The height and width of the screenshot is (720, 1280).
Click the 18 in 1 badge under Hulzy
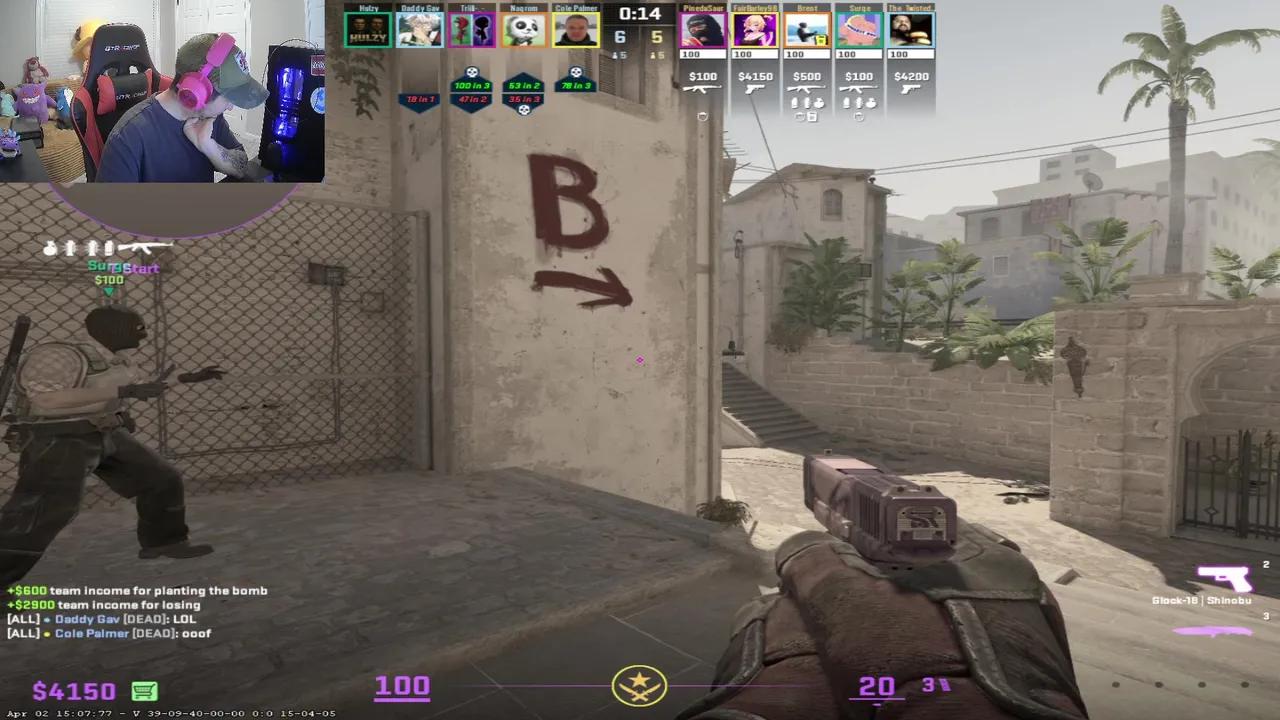(x=419, y=99)
